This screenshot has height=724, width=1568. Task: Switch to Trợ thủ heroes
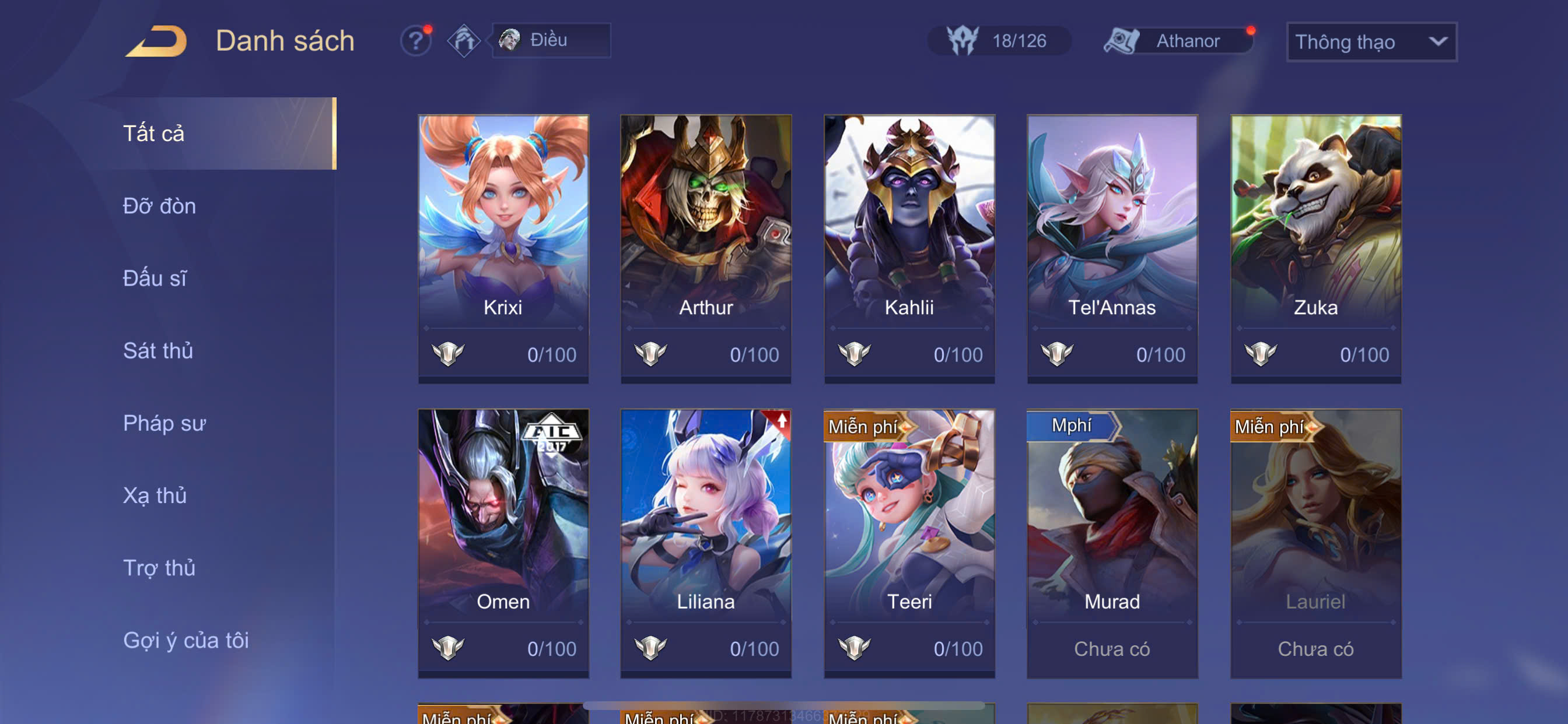tap(159, 568)
